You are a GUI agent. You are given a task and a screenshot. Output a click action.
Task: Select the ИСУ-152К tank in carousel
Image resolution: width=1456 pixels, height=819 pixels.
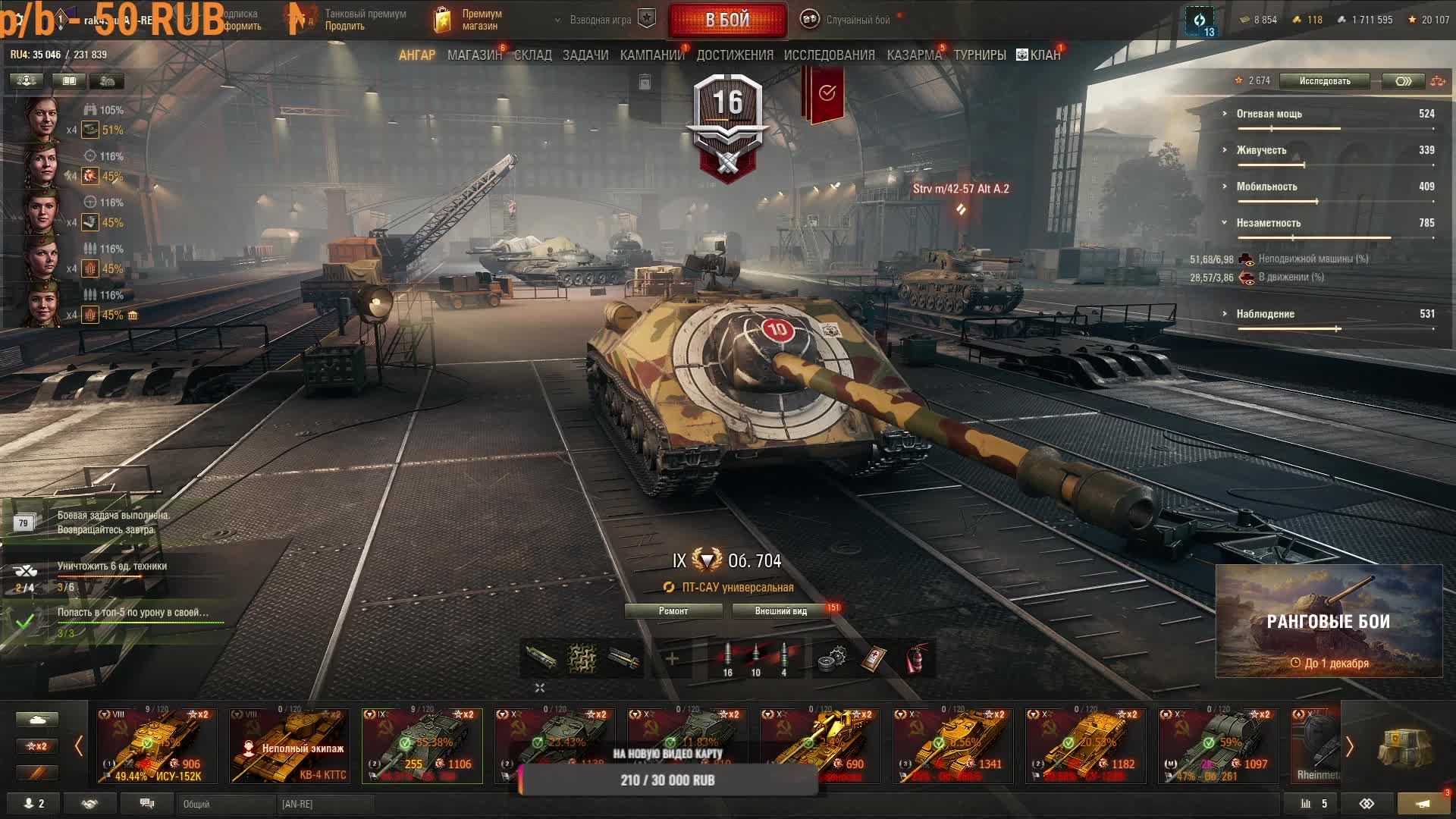point(157,745)
